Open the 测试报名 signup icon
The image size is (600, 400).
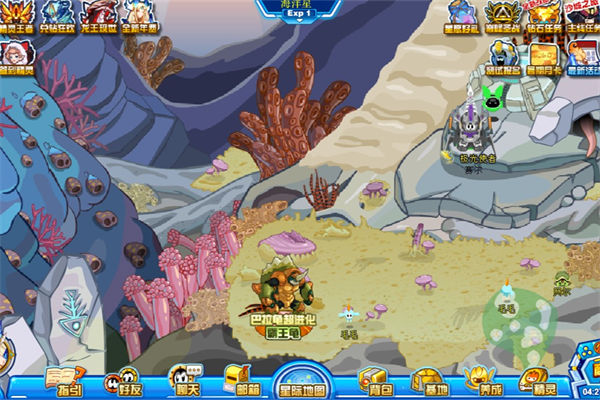(x=503, y=57)
